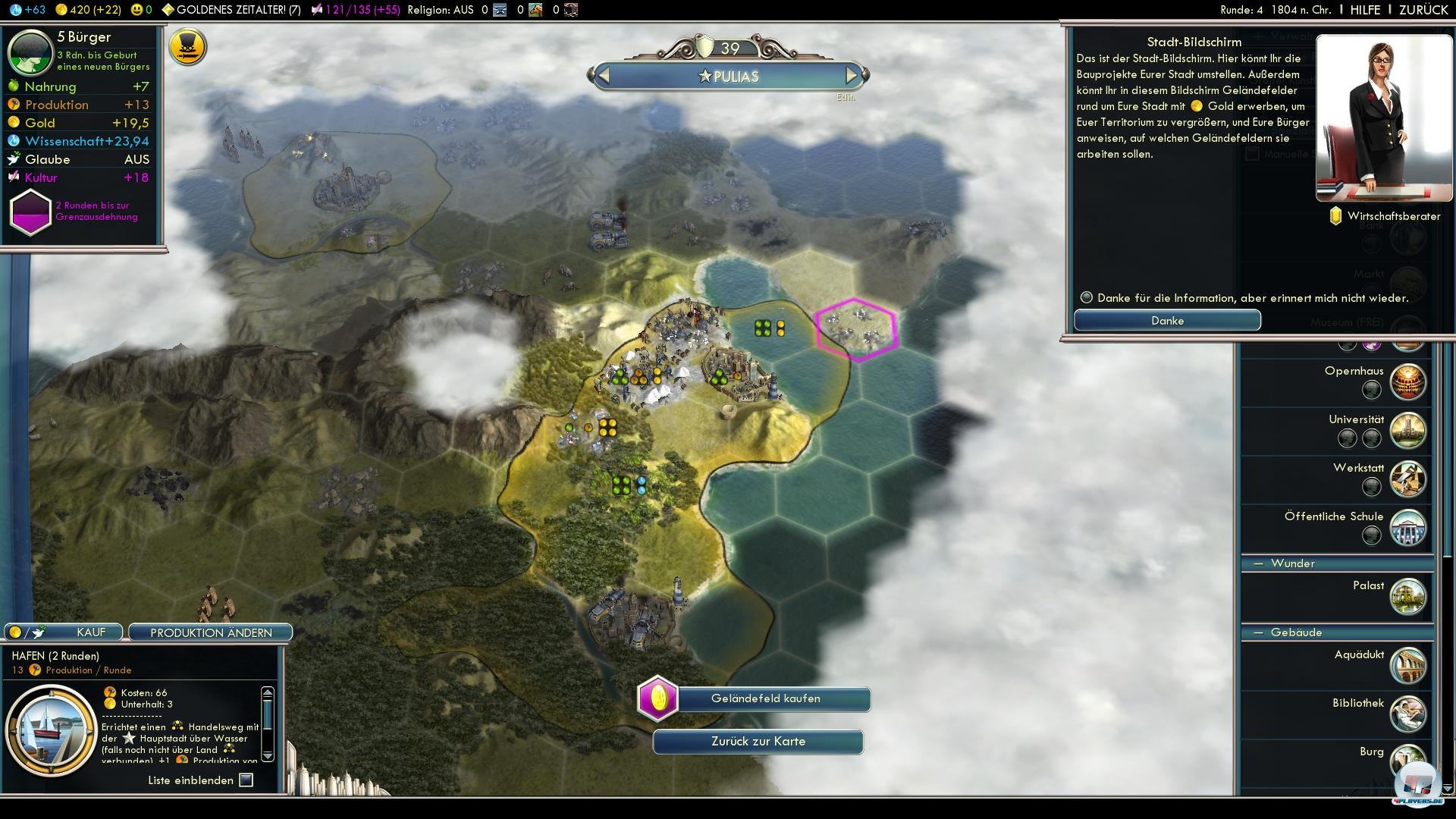The width and height of the screenshot is (1456, 819).
Task: Select the don't remind me again option
Action: tap(1087, 298)
